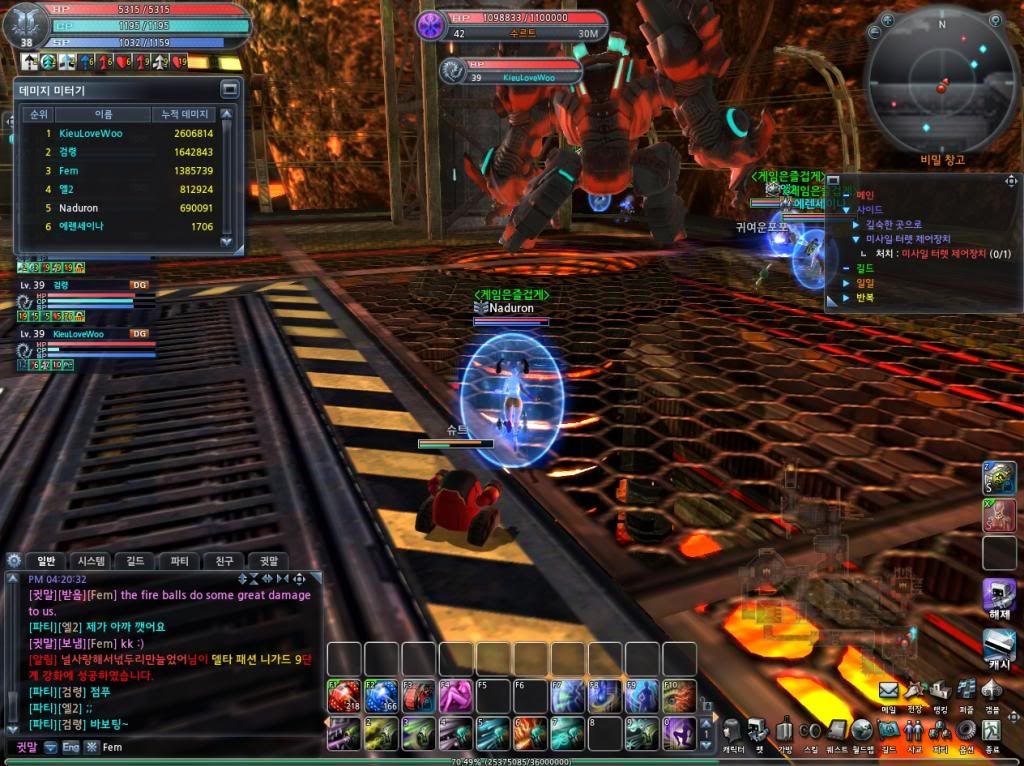The image size is (1024, 766).
Task: Open the chat channel dropdown arrow
Action: [x=50, y=747]
